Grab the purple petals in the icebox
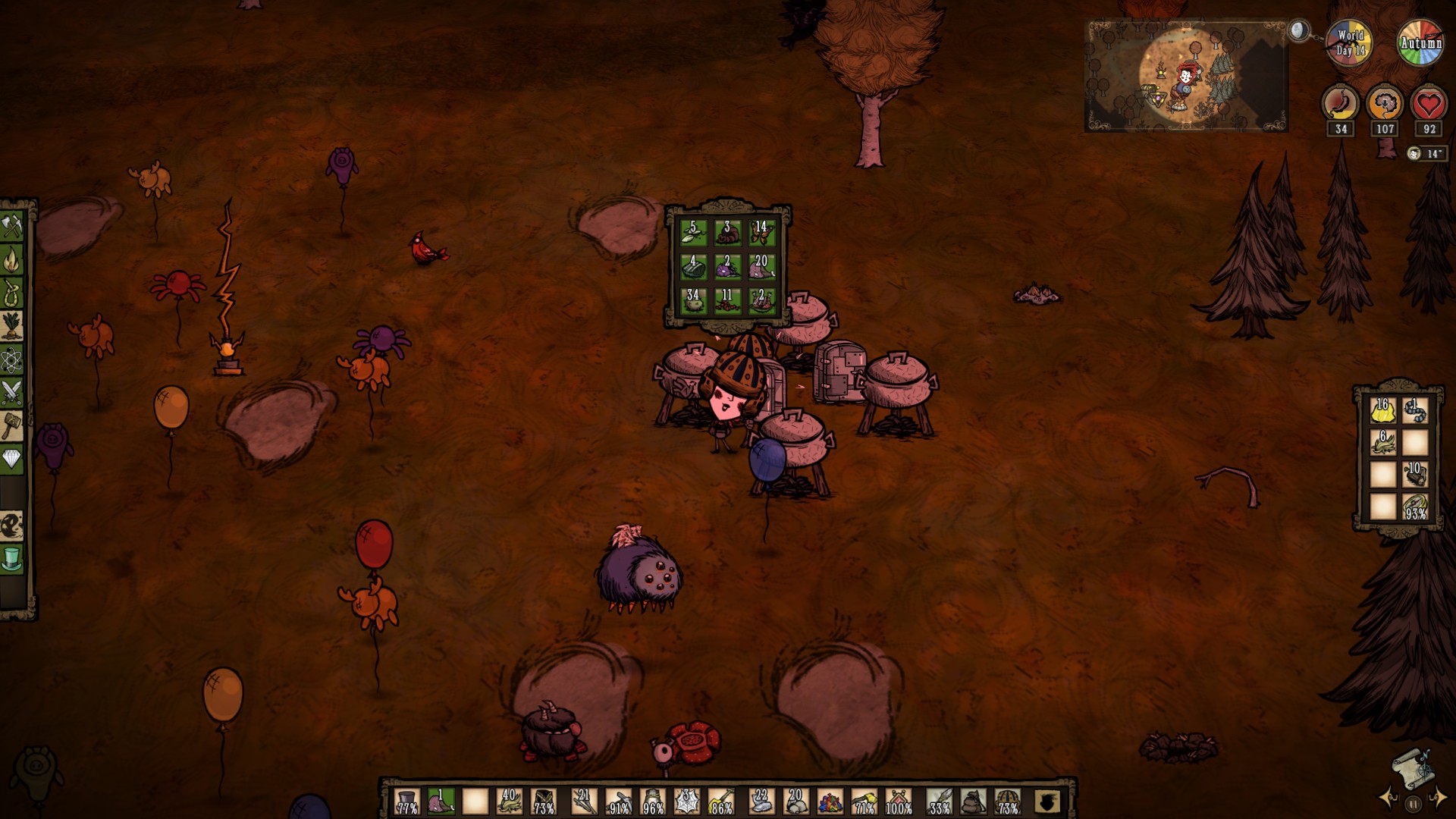The height and width of the screenshot is (819, 1456). click(727, 267)
